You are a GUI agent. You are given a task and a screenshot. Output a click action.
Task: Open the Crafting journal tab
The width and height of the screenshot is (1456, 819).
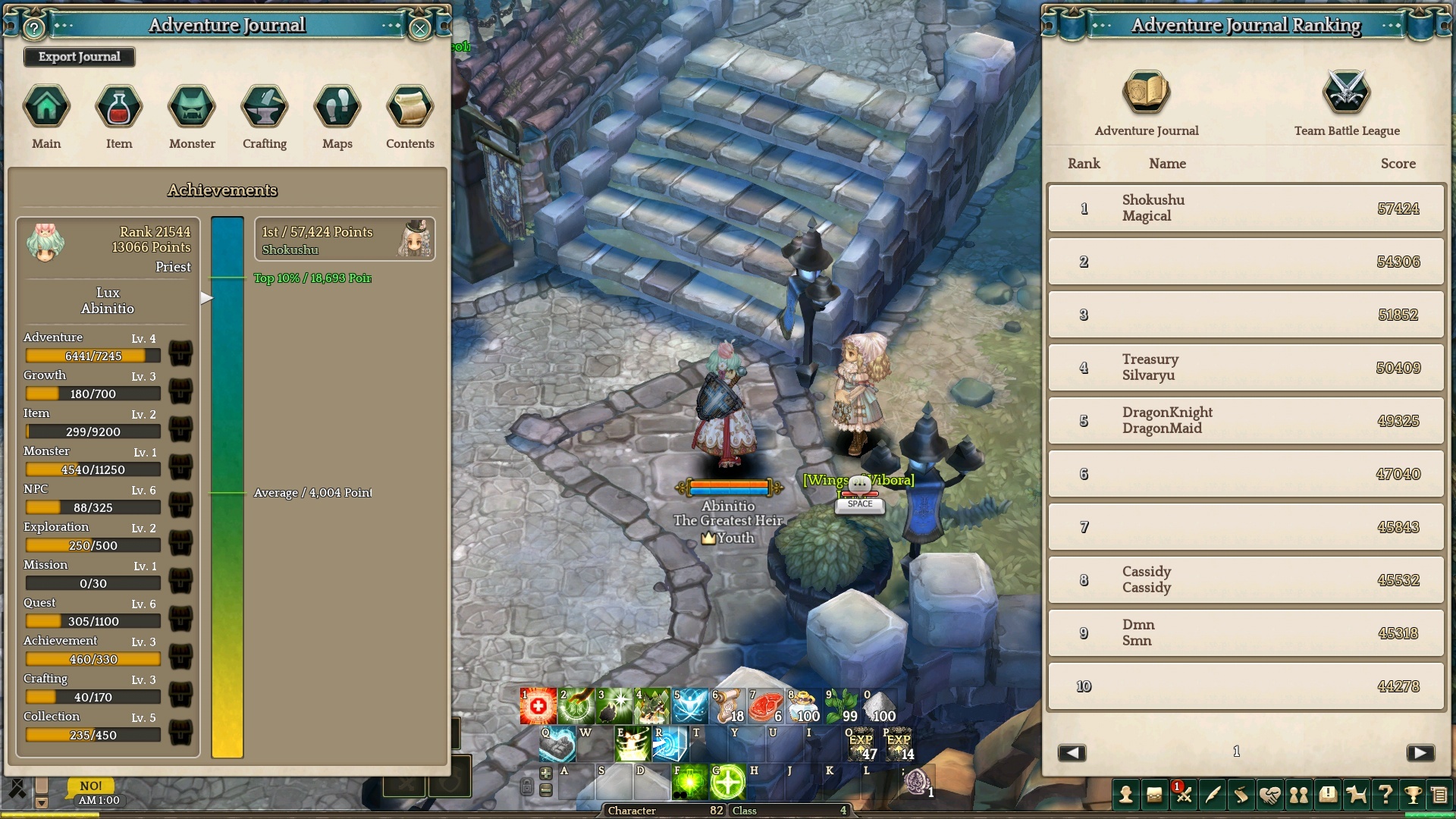(x=265, y=107)
